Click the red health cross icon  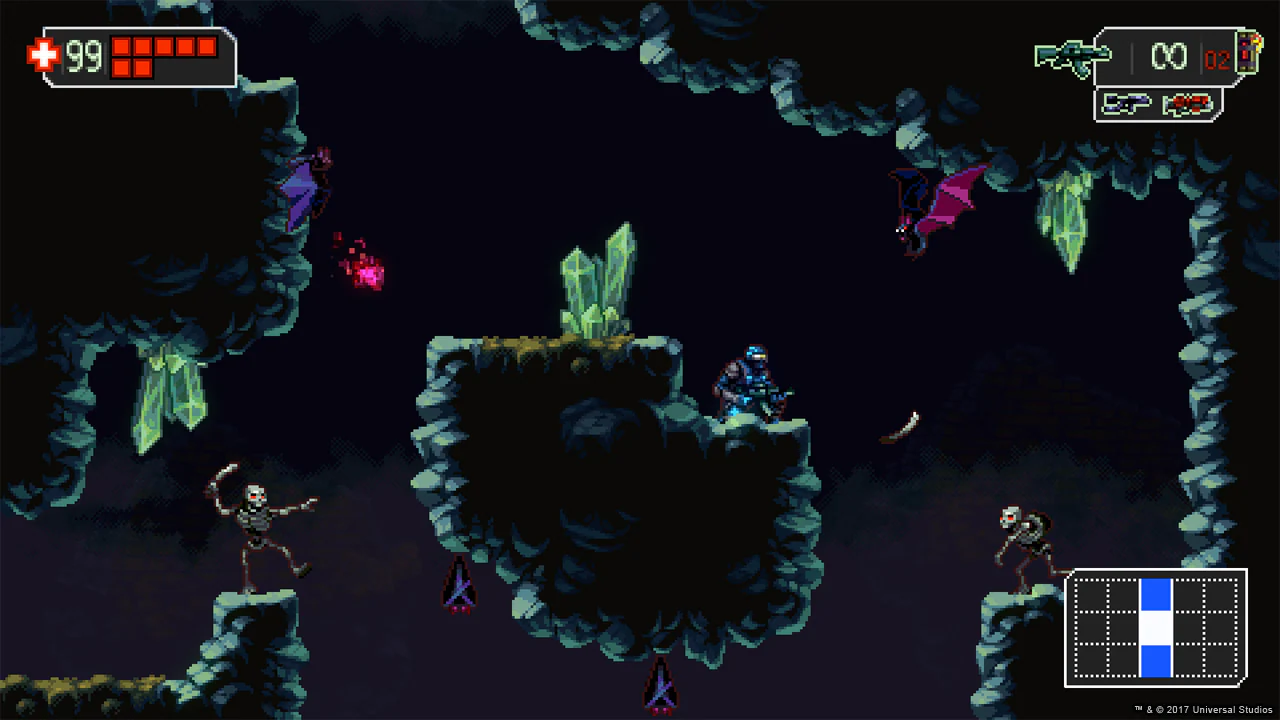[43, 55]
